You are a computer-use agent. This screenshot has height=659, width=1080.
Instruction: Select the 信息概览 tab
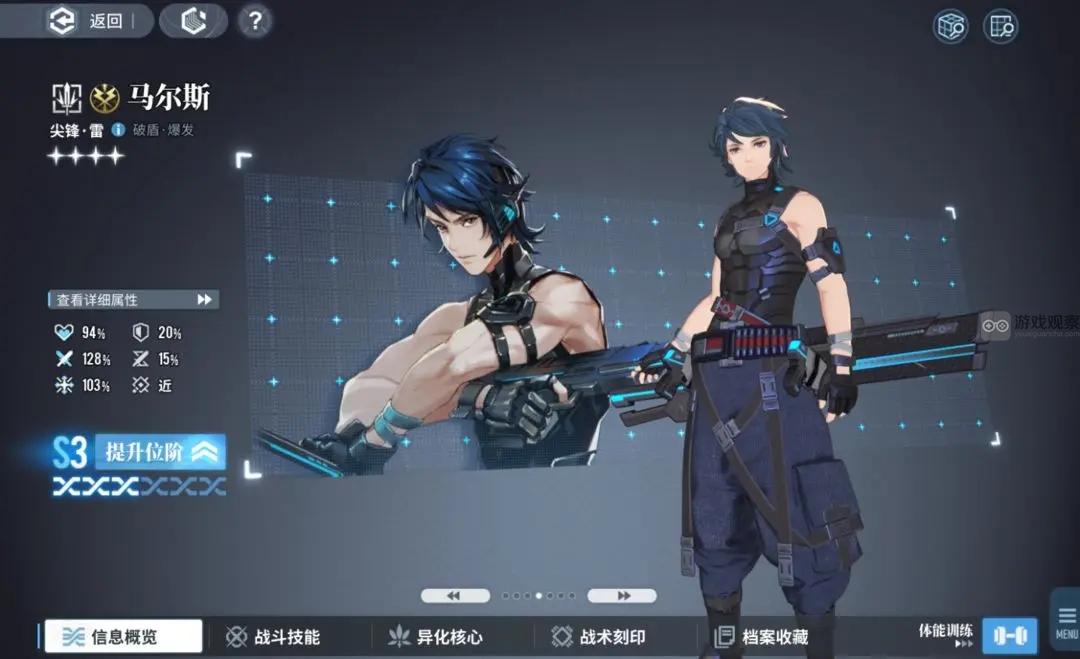(123, 636)
